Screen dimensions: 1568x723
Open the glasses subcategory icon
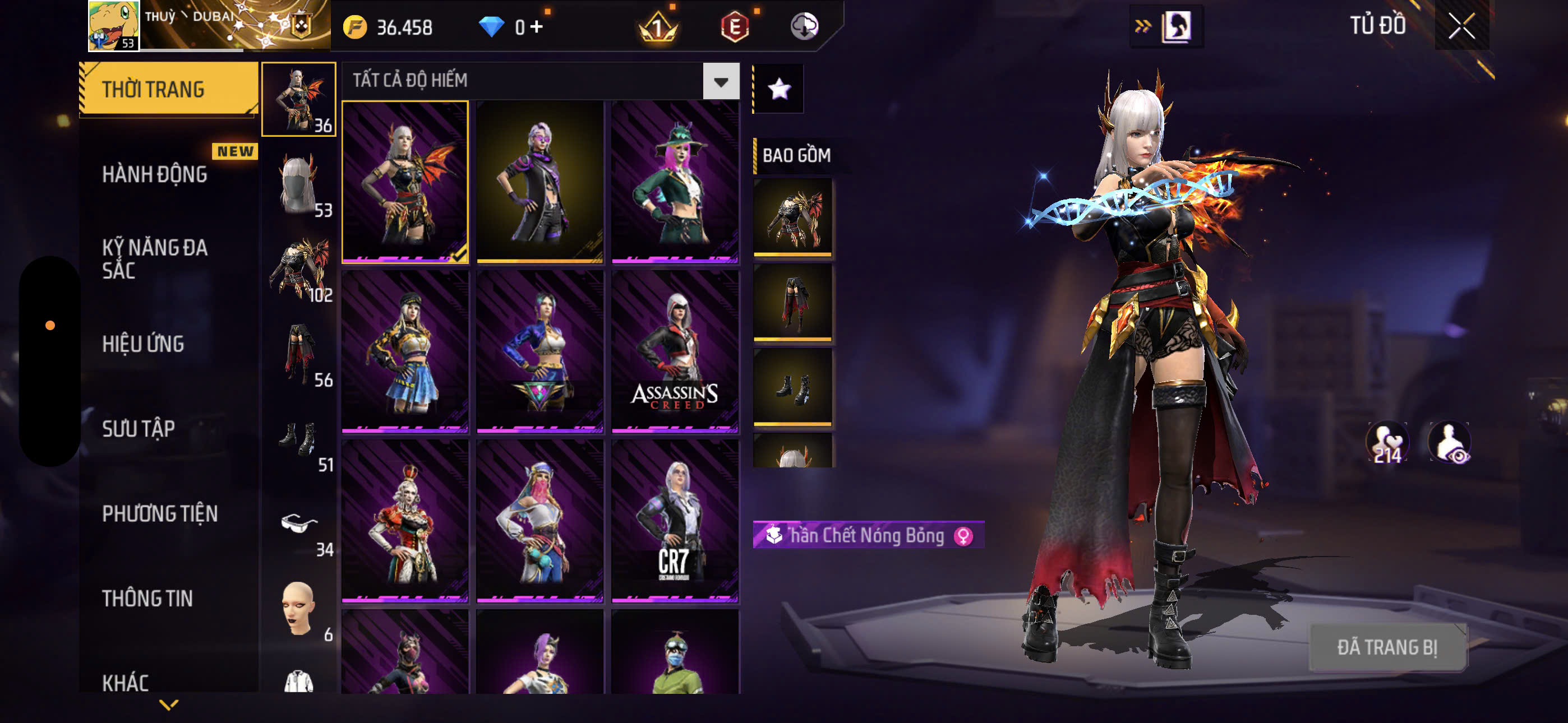click(x=299, y=523)
